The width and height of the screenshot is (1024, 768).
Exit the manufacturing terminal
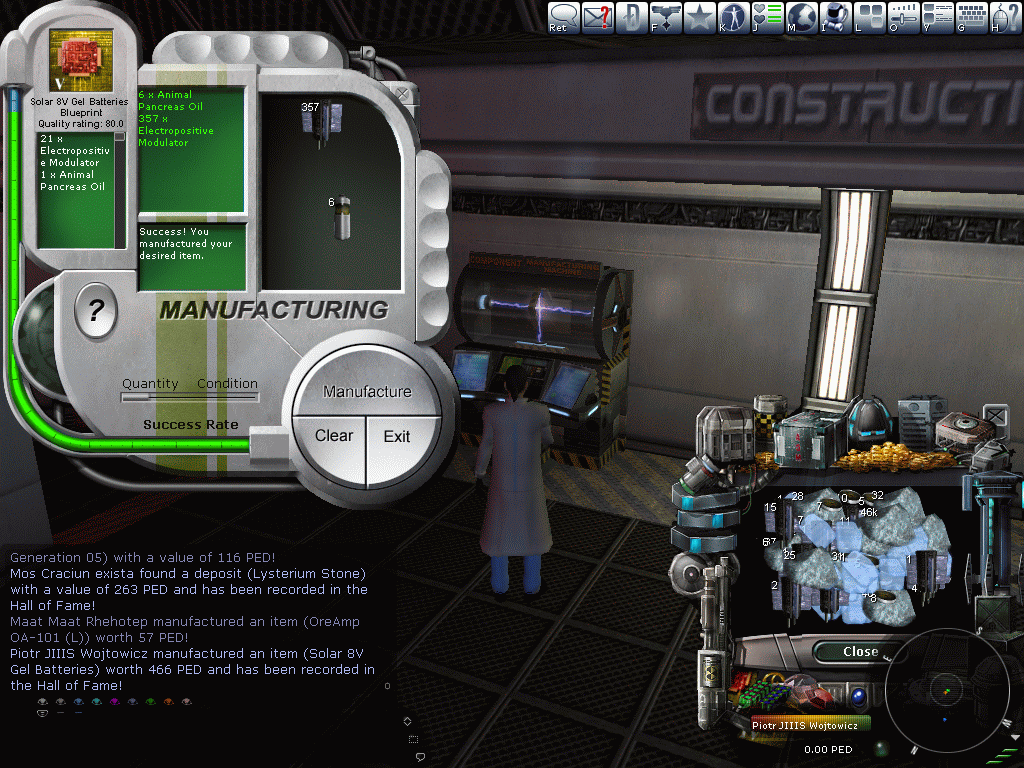click(397, 436)
